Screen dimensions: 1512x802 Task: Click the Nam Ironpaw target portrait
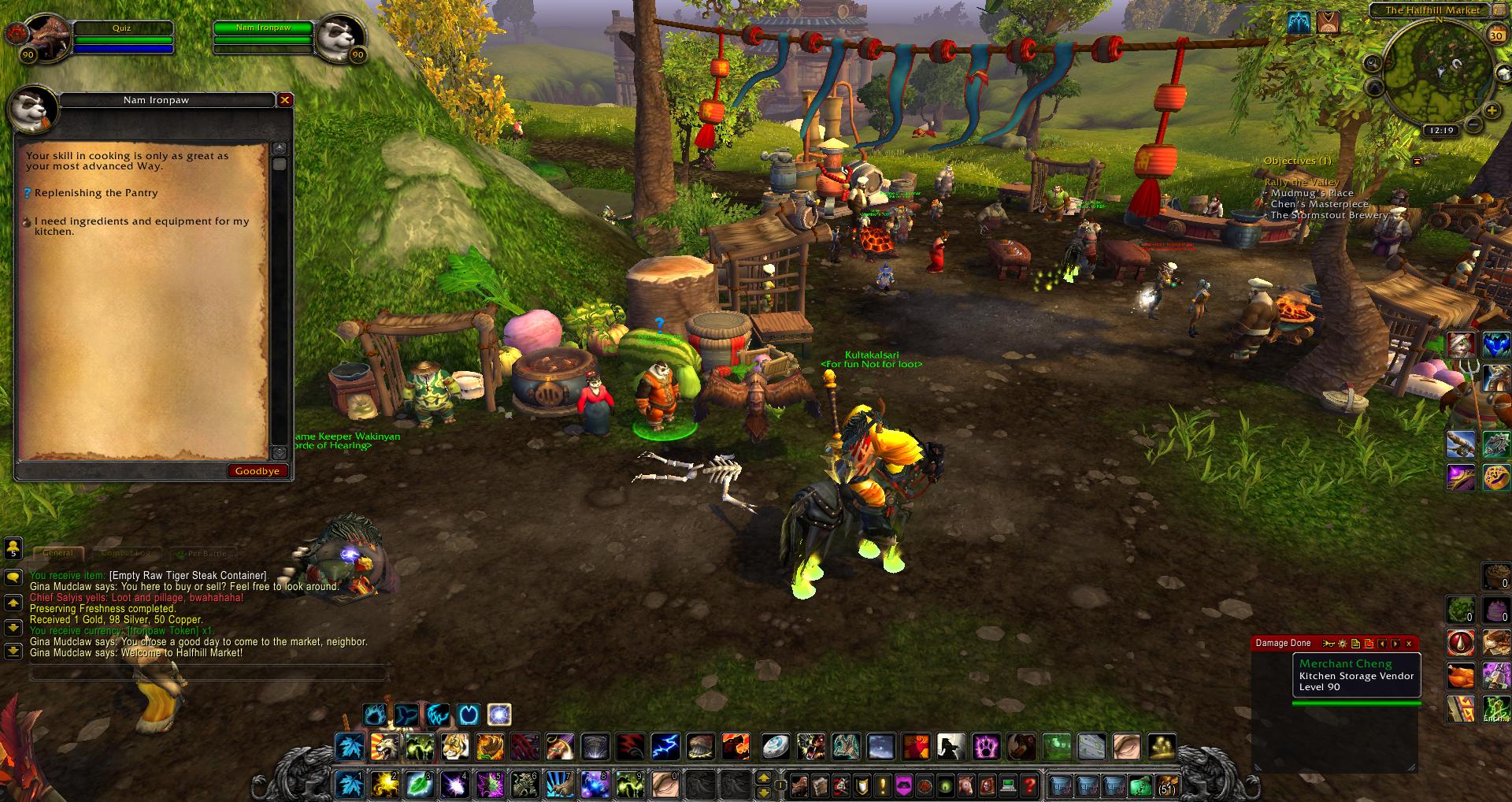click(x=342, y=37)
